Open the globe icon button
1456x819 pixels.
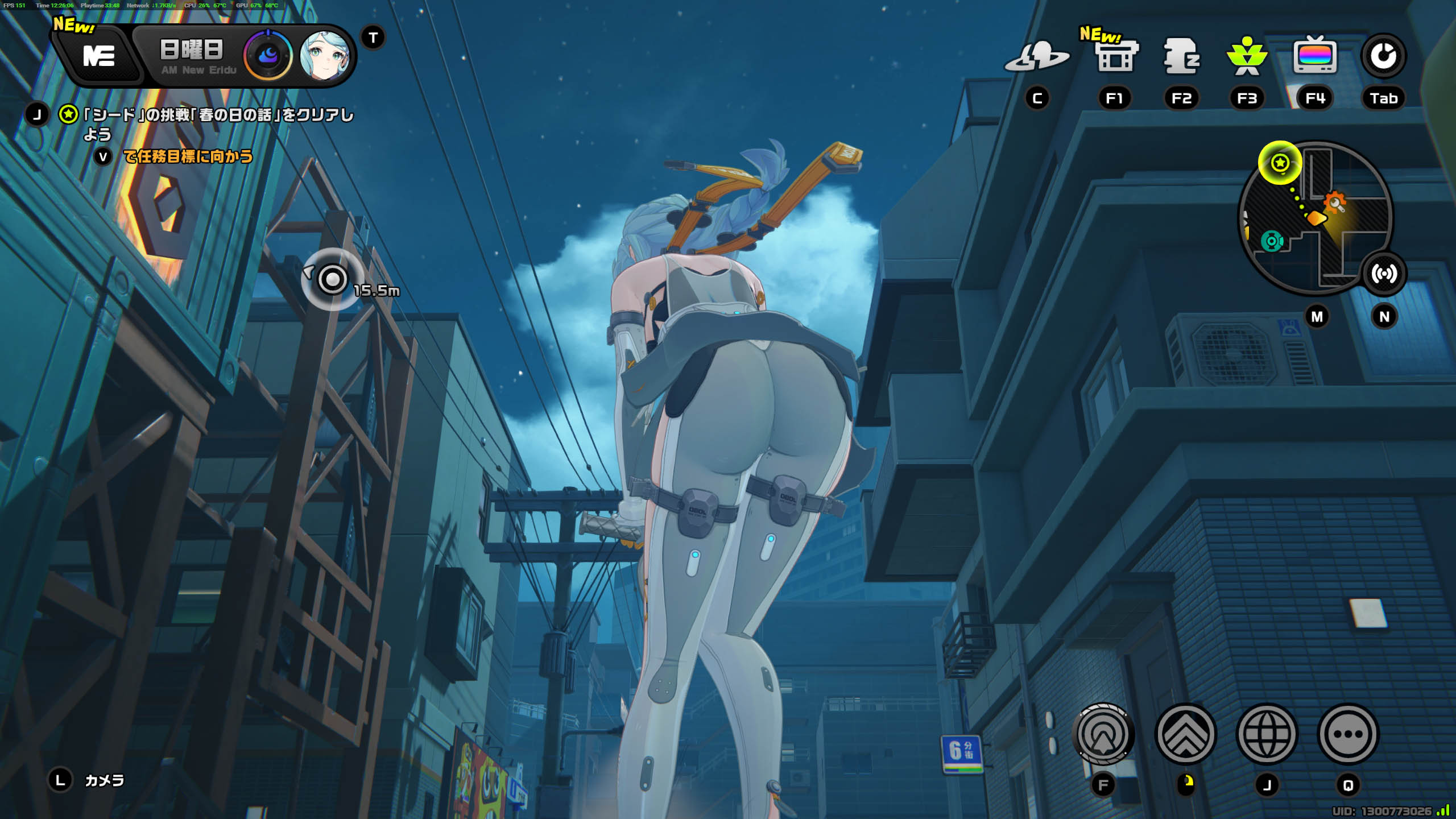pos(1267,734)
